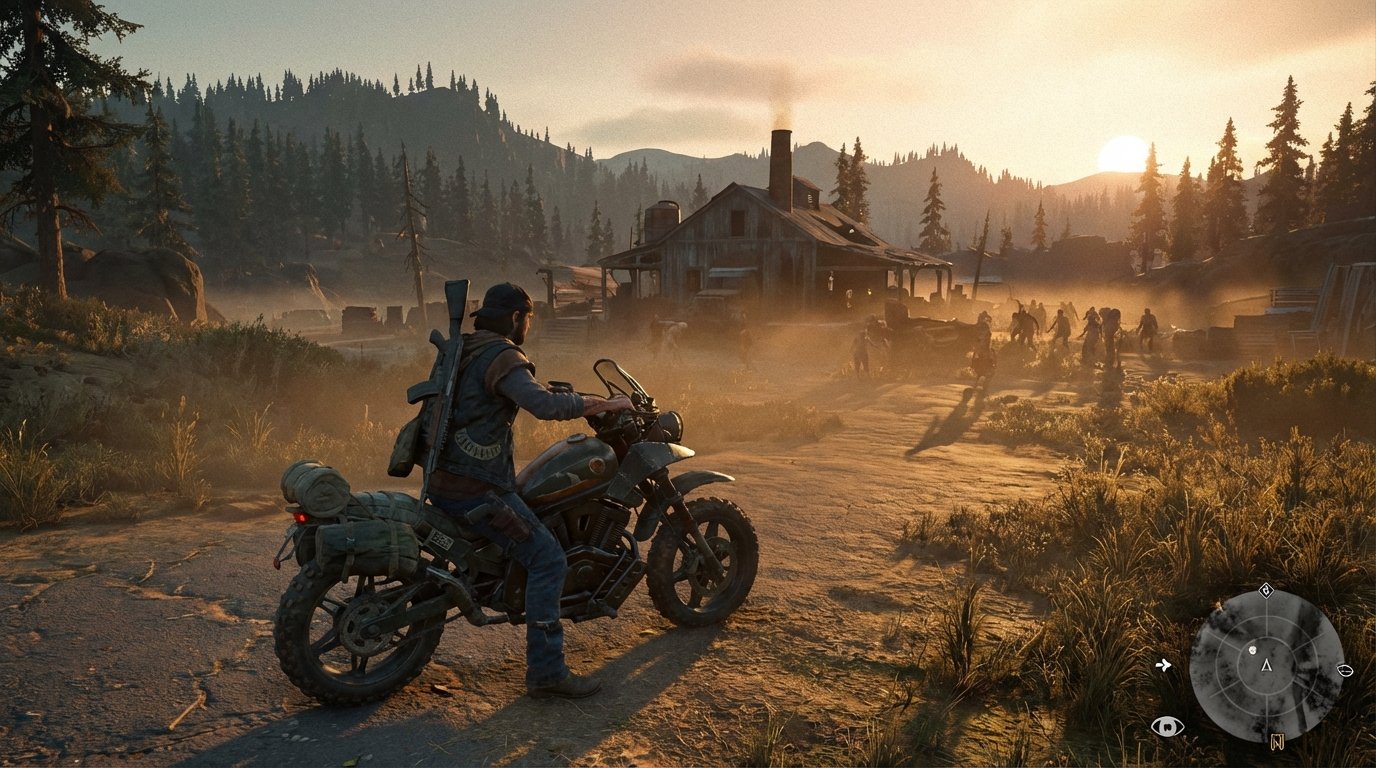Click the player heading arrow at minimap center
1376x768 pixels.
pyautogui.click(x=1266, y=666)
